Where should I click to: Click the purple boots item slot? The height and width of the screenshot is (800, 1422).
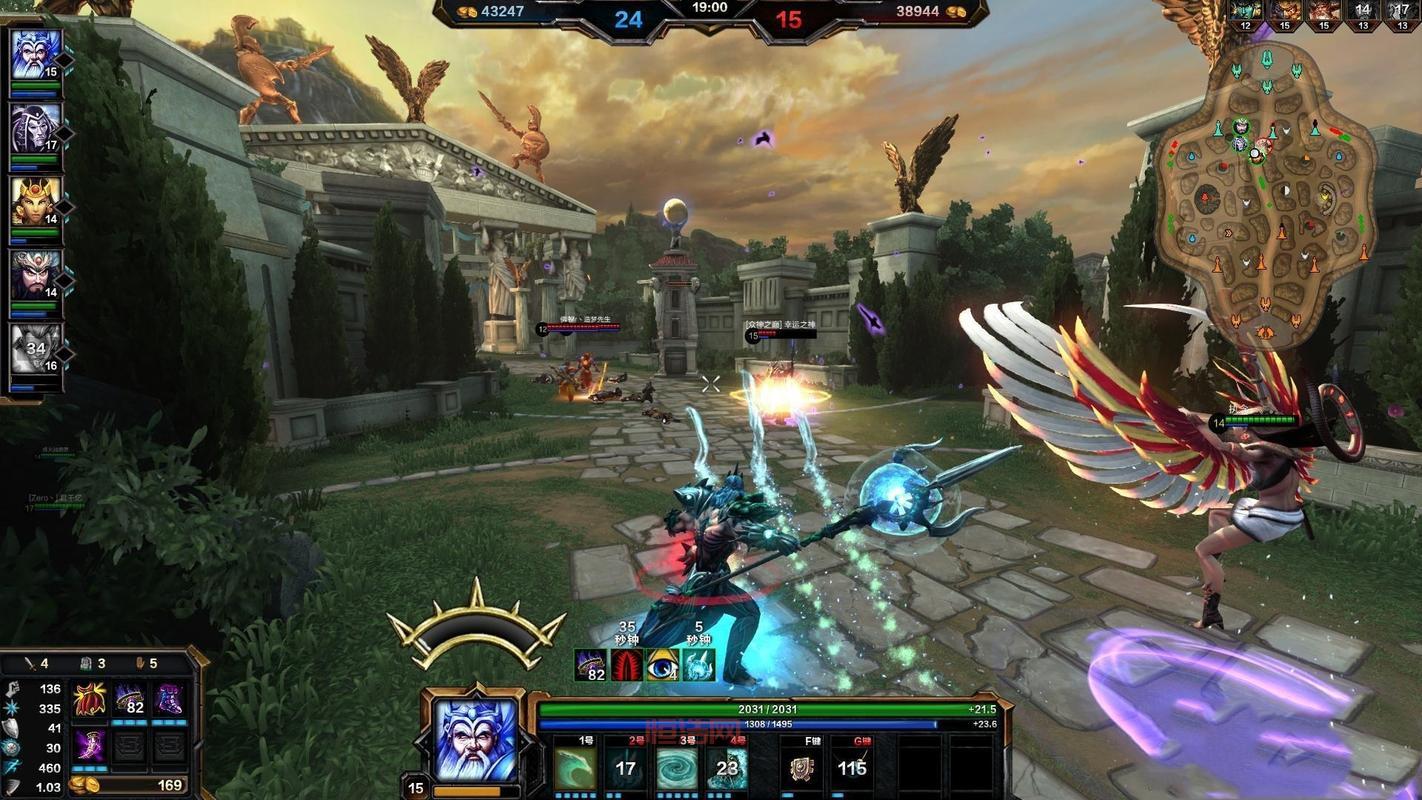pos(168,699)
